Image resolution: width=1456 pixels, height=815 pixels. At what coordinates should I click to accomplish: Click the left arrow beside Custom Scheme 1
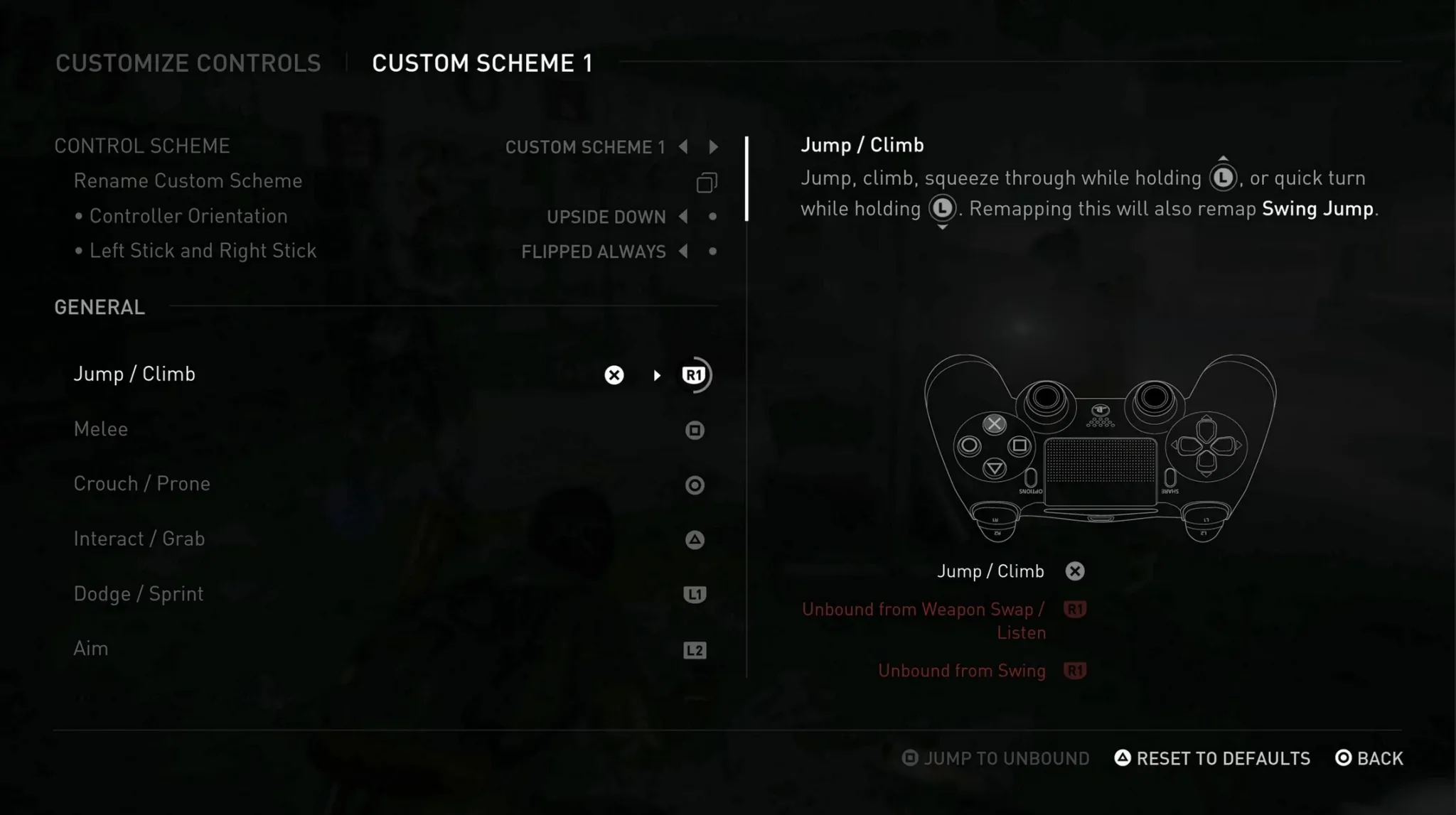[x=682, y=147]
